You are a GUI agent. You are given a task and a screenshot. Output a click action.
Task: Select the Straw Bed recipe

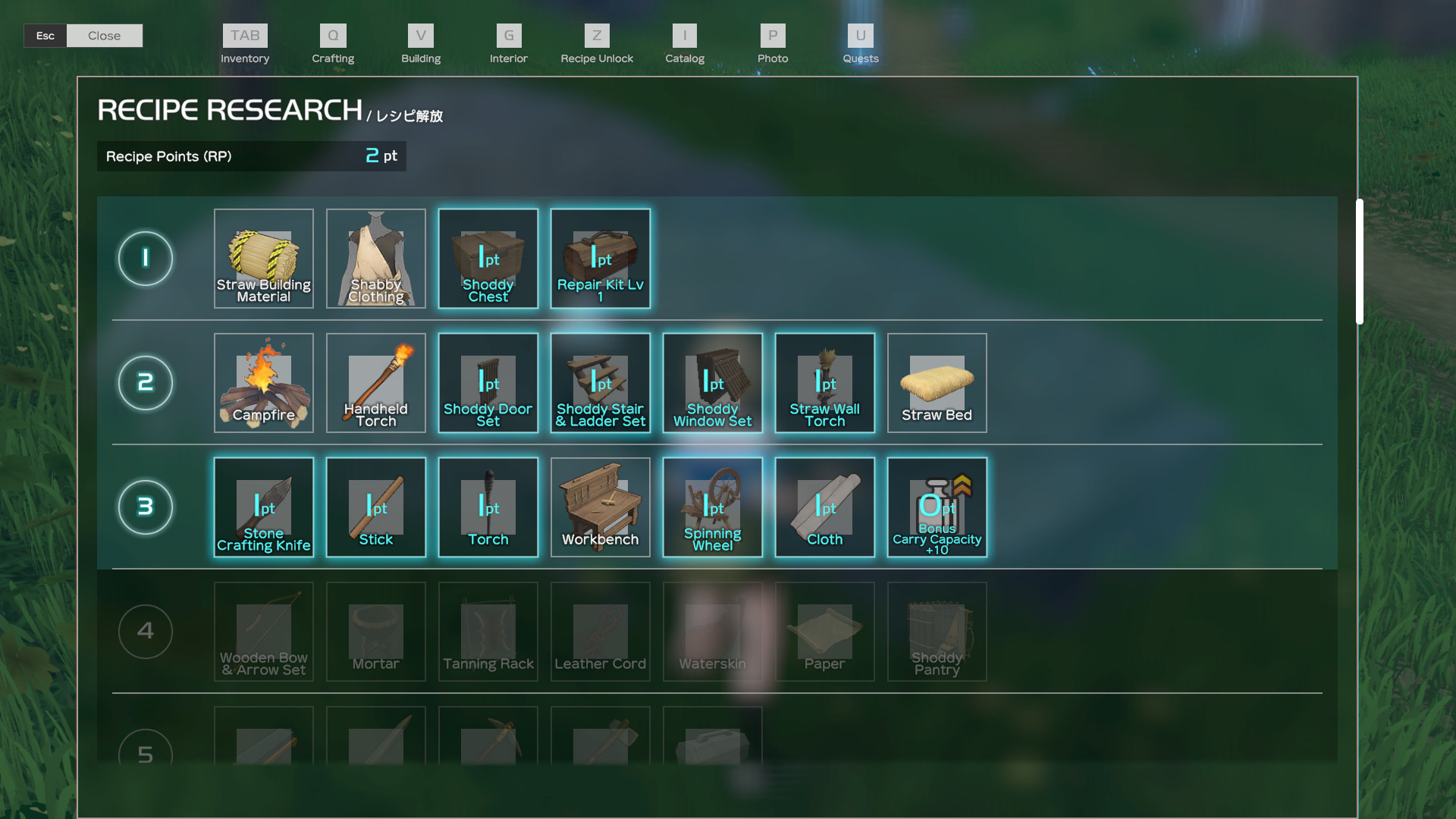point(937,383)
